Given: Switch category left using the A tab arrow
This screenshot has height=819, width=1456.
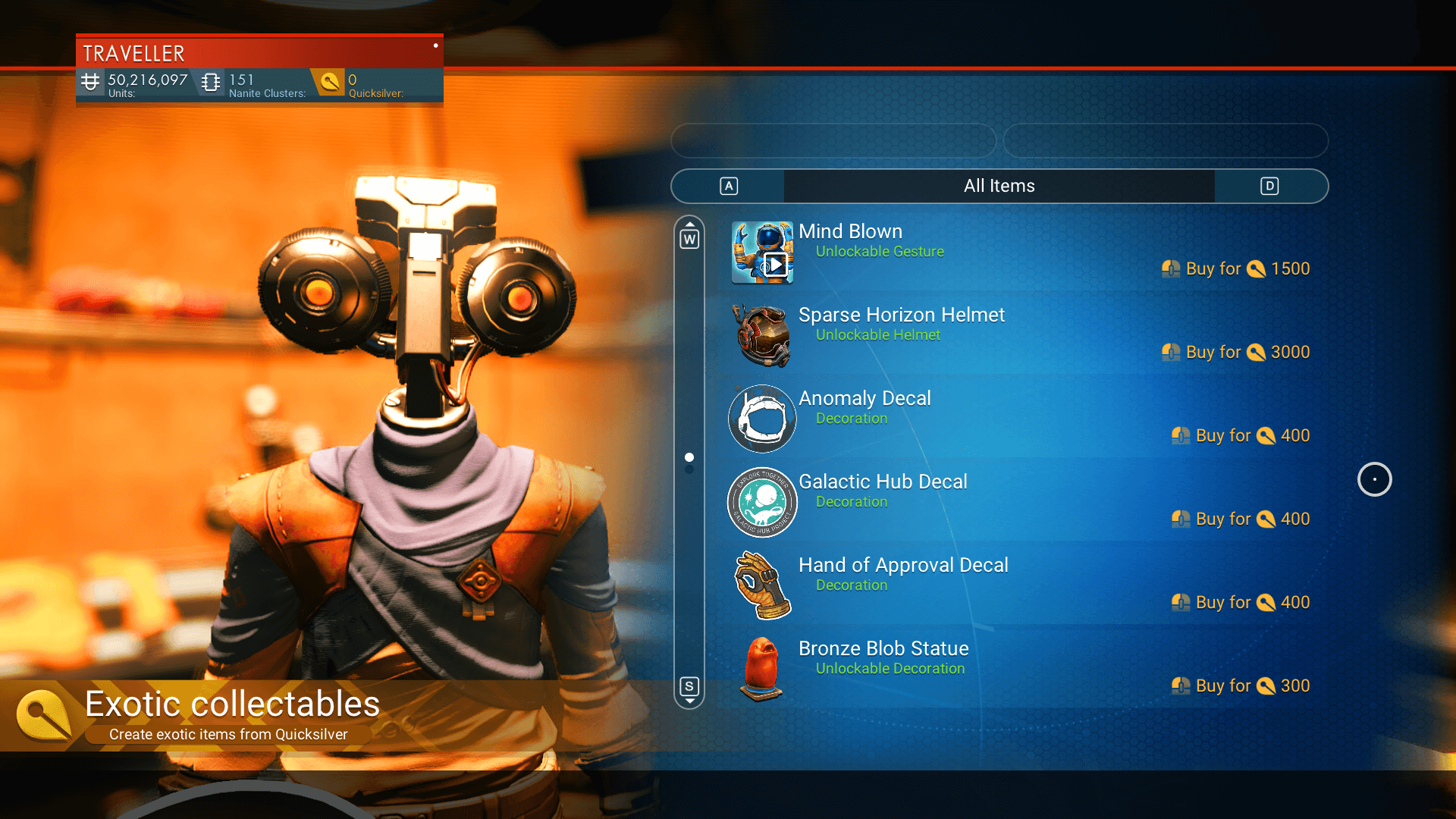Looking at the screenshot, I should [x=727, y=186].
